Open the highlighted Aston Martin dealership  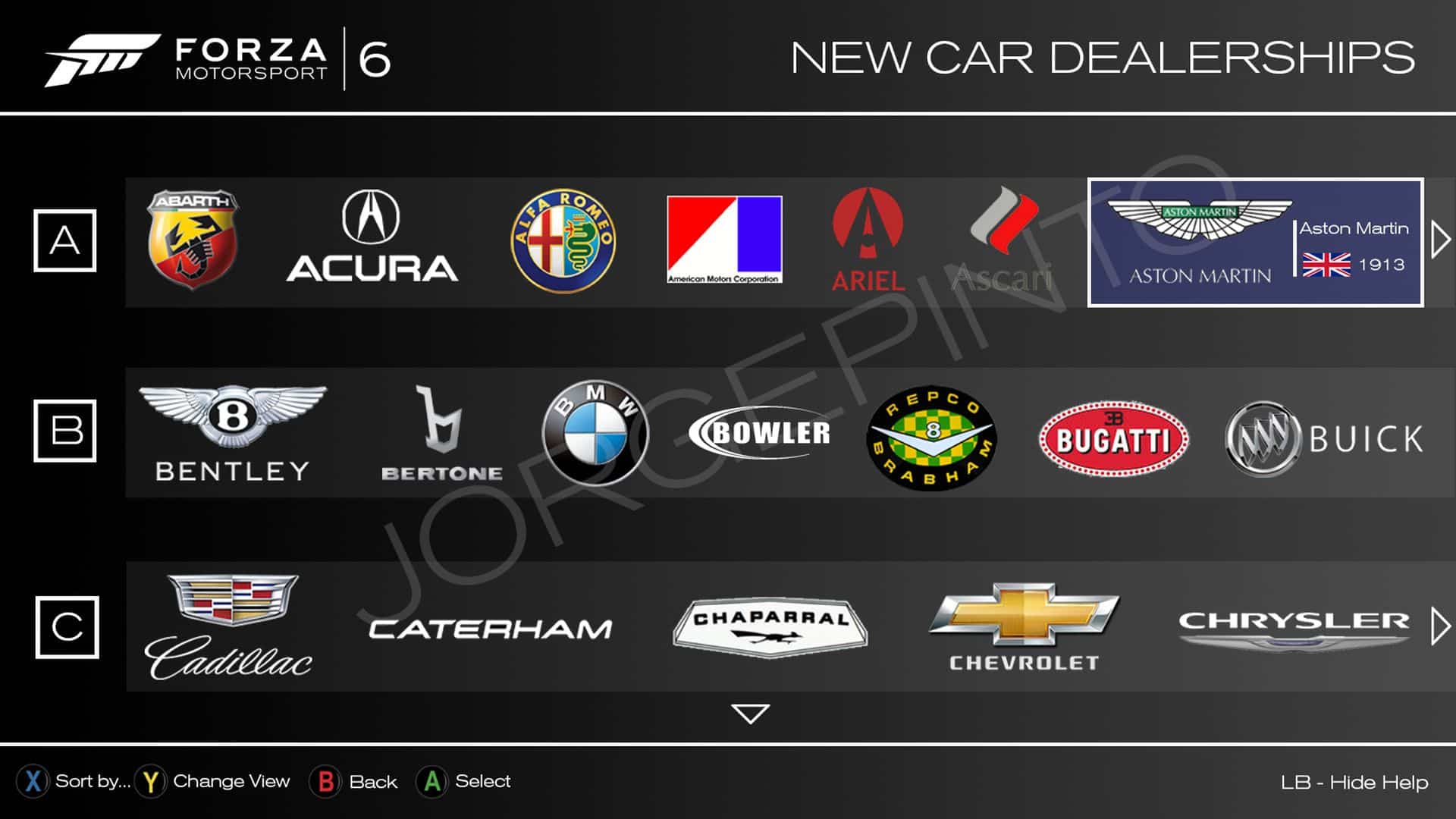tap(1255, 243)
